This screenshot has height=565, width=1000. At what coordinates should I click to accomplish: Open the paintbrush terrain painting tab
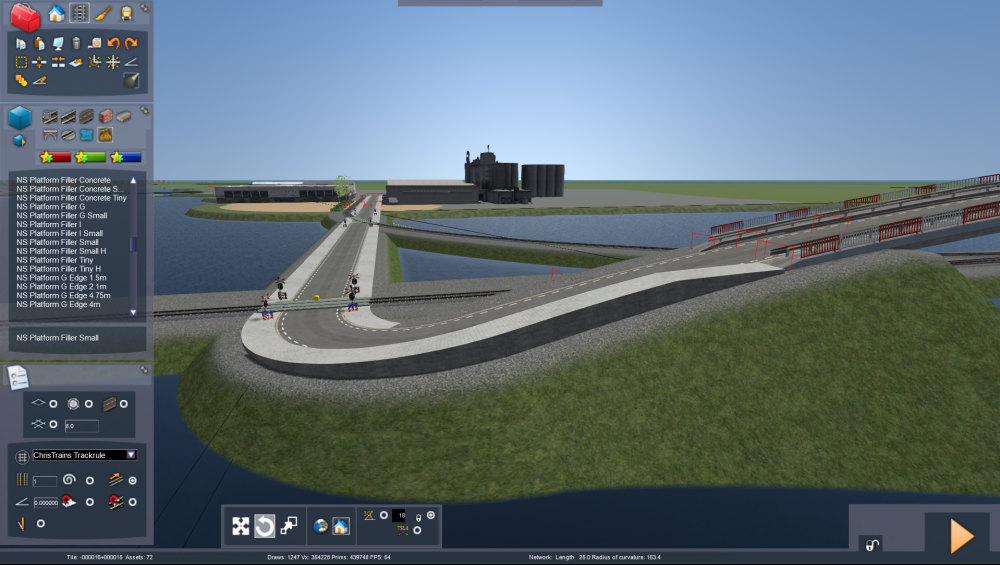(x=103, y=14)
